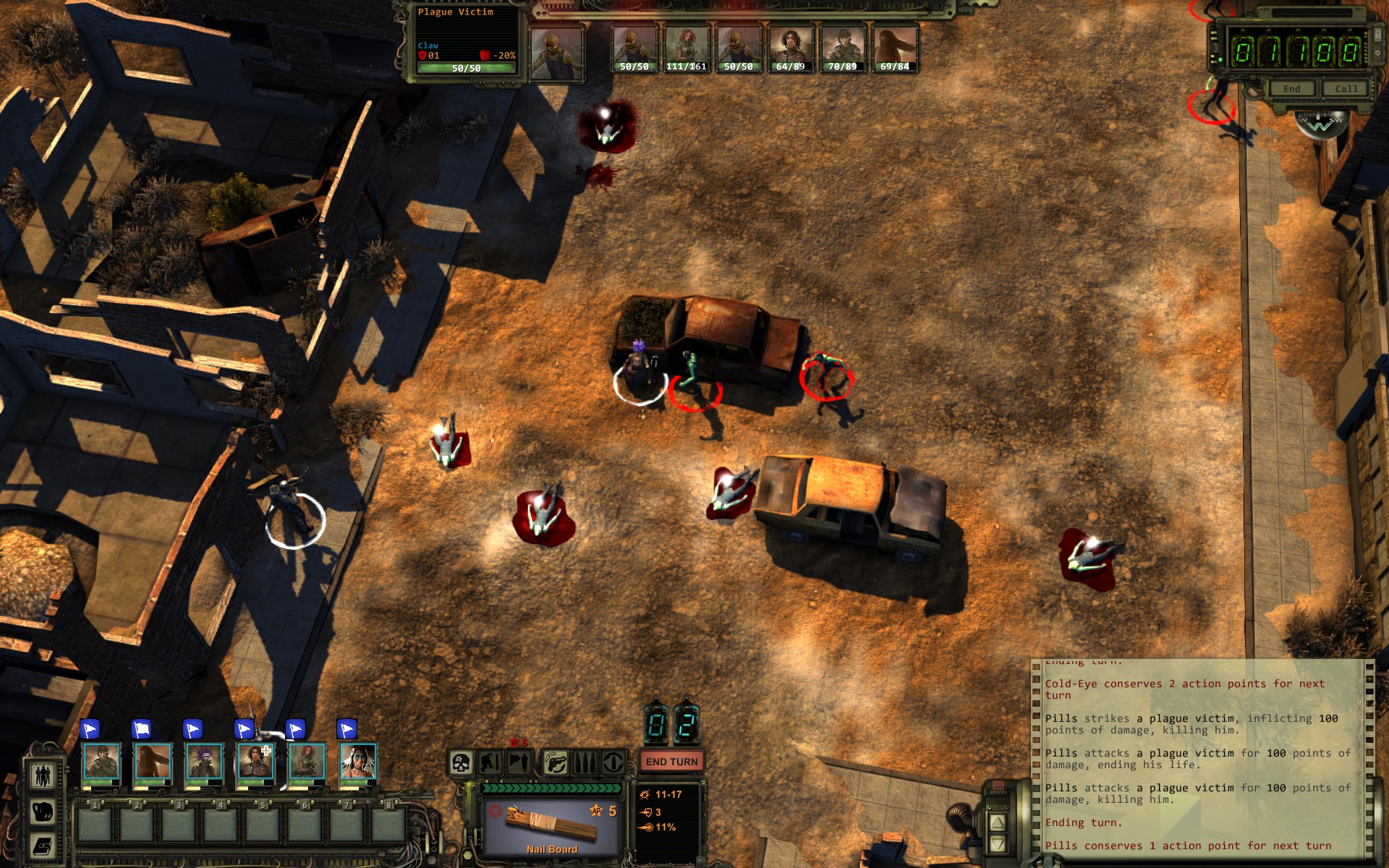Open the logbook journal button

click(x=43, y=846)
